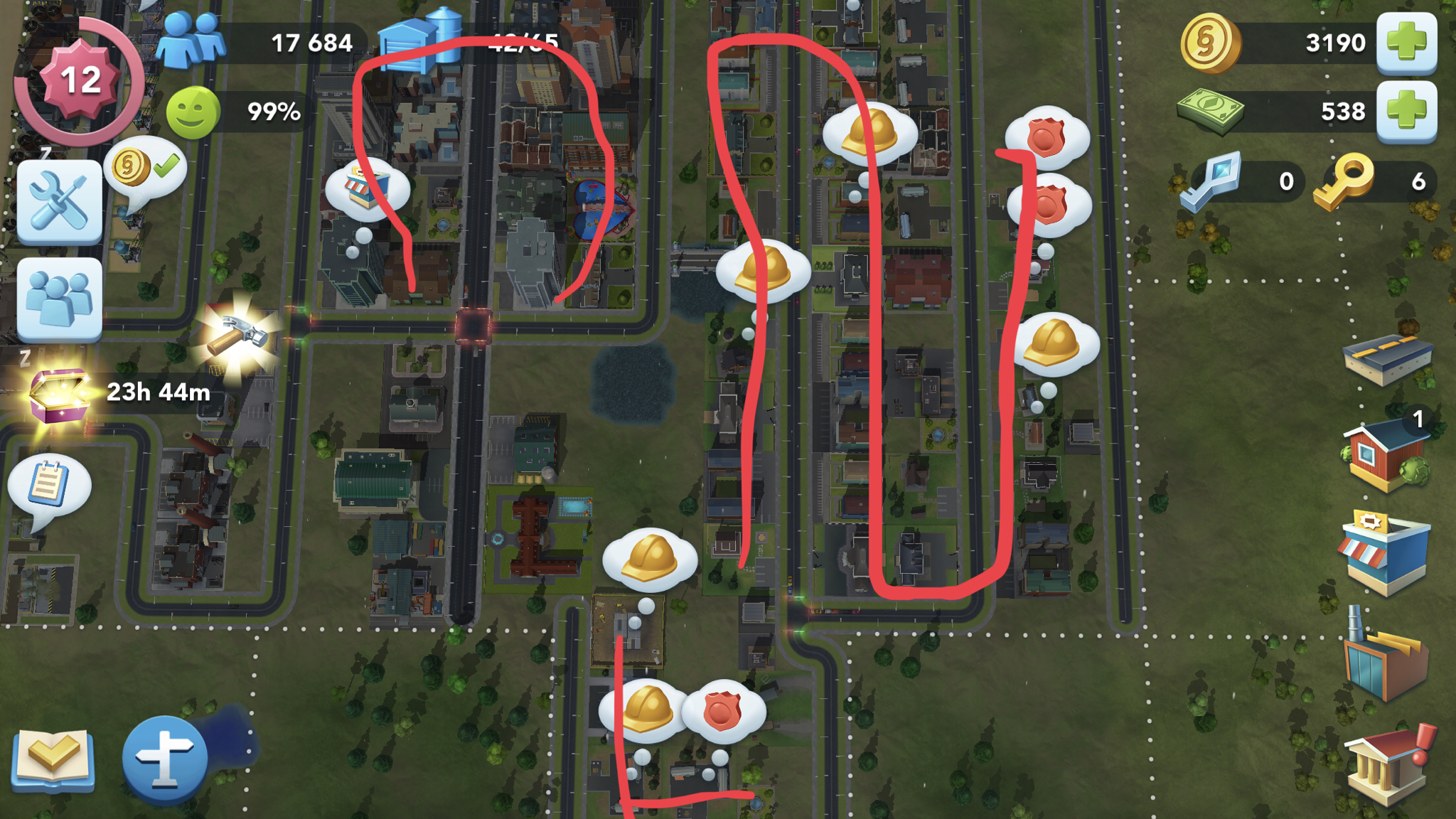
Task: Open the game settings wrench menu
Action: tap(60, 201)
